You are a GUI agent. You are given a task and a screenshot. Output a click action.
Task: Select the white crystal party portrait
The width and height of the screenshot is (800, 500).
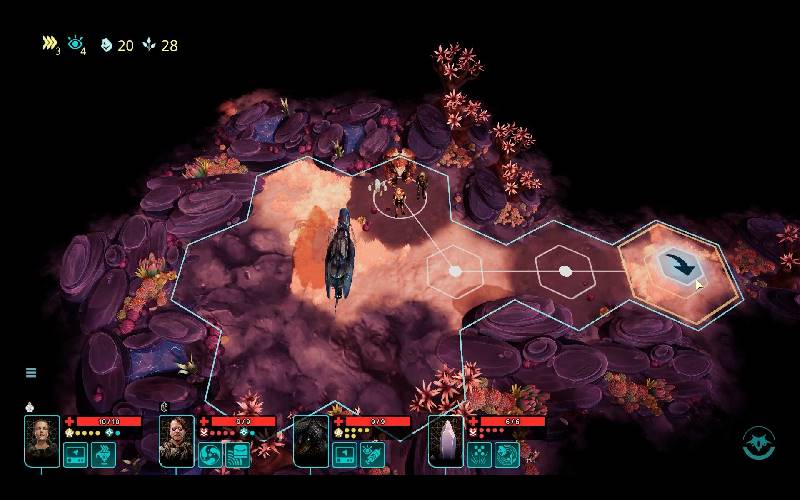[446, 441]
